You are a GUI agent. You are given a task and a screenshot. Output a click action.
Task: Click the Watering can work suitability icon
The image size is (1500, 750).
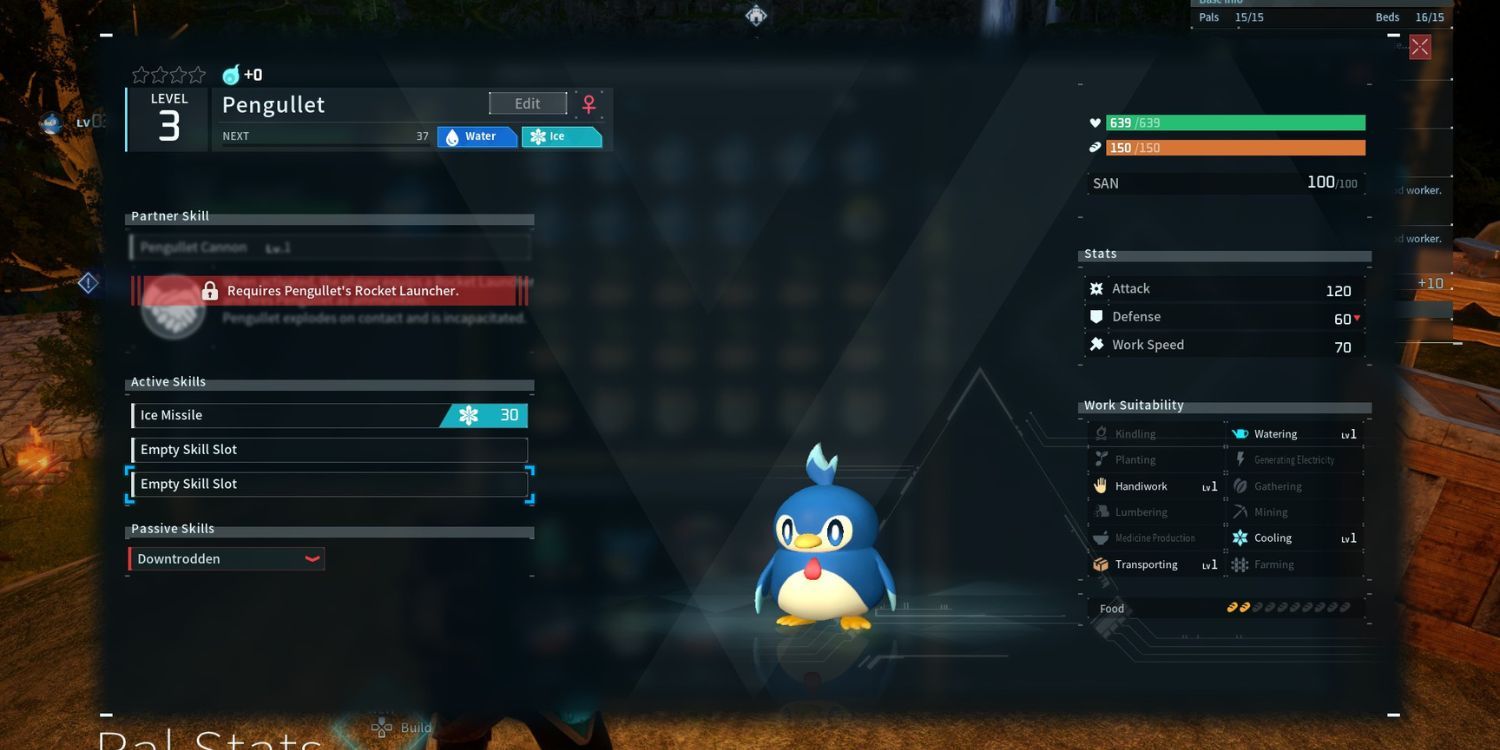(1238, 433)
